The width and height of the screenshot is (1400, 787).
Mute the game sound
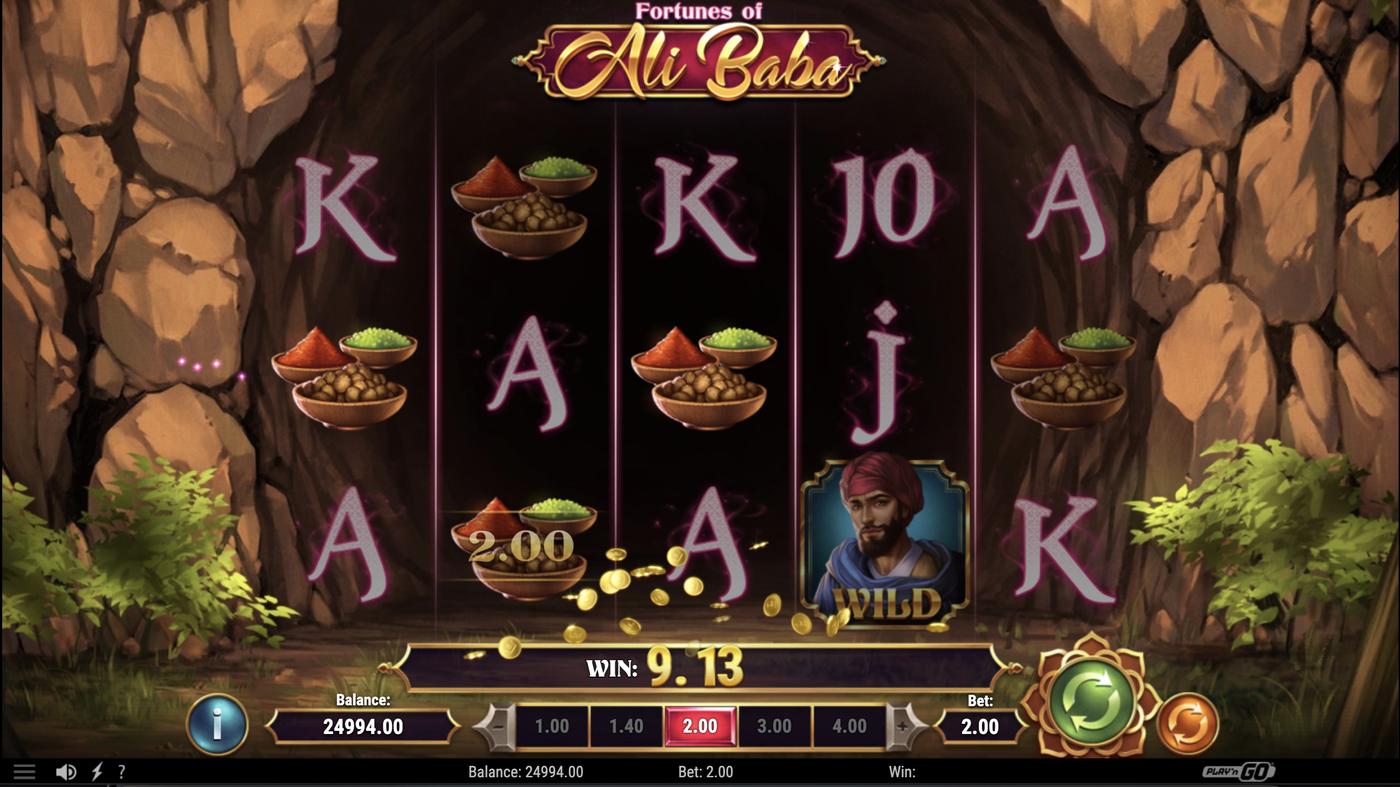pyautogui.click(x=66, y=770)
